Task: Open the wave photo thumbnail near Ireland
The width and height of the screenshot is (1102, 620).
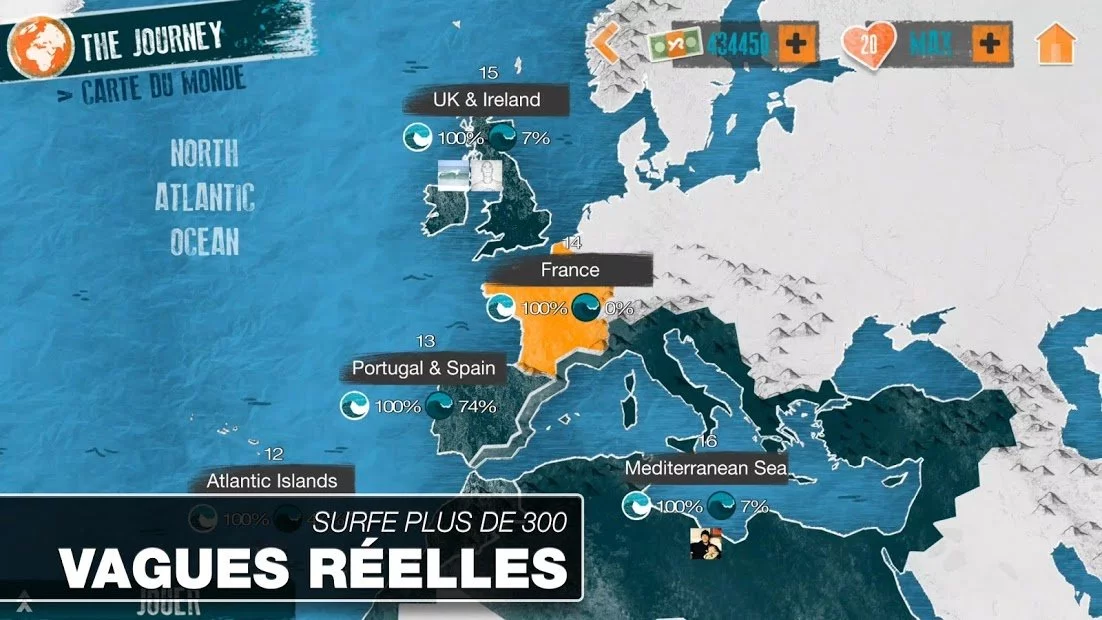Action: (x=454, y=175)
